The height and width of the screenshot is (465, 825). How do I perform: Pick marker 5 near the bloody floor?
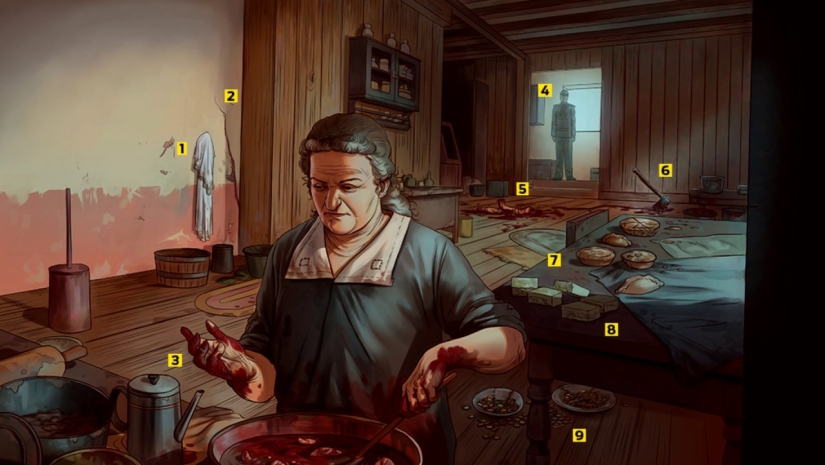522,188
